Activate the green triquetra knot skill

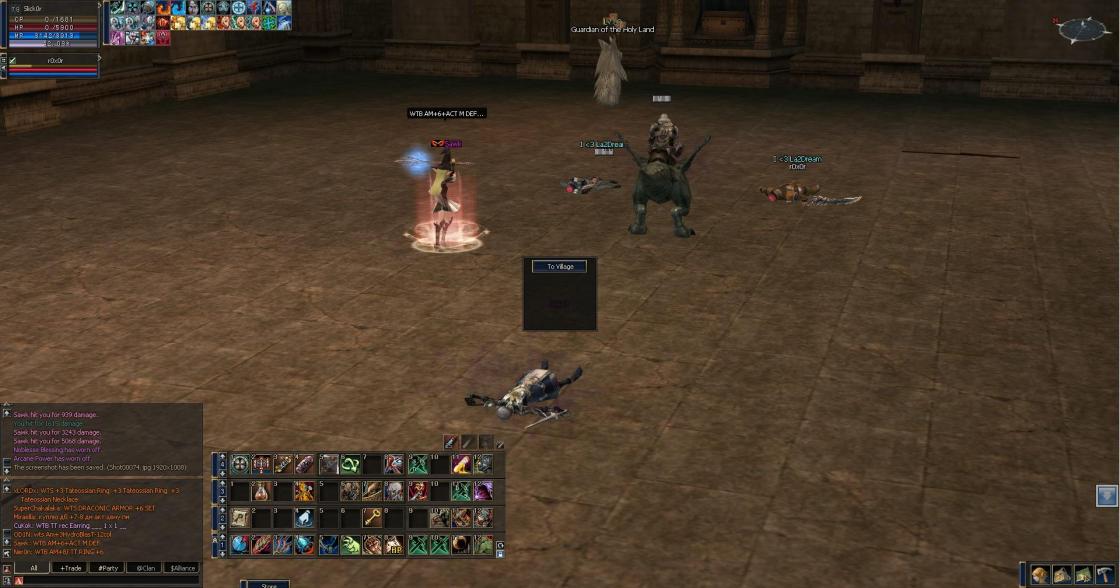click(350, 464)
